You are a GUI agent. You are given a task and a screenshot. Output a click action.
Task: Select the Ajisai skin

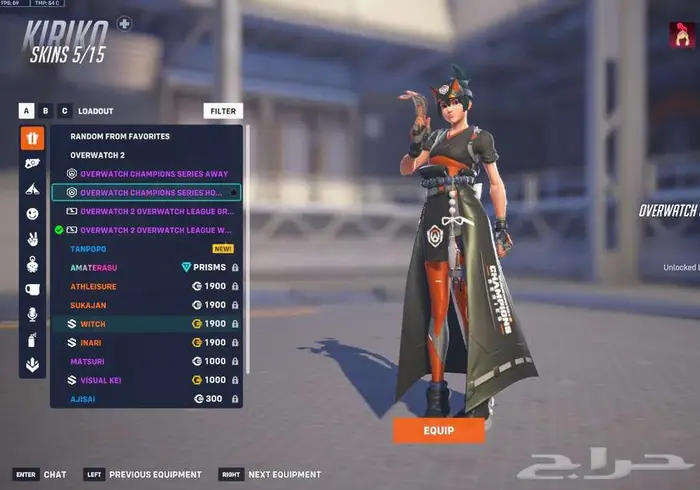tap(86, 399)
